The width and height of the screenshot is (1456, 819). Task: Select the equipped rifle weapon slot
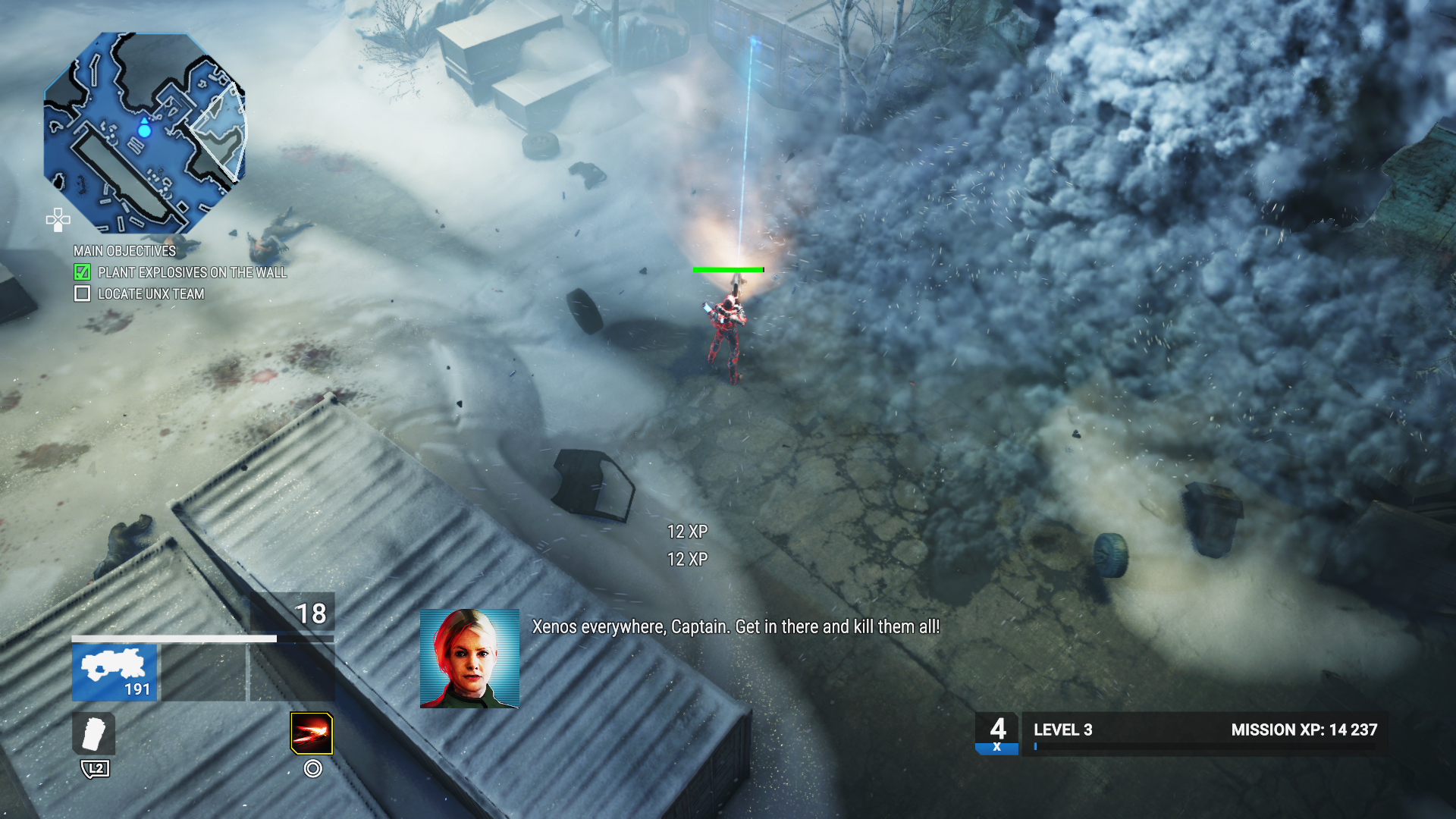115,672
